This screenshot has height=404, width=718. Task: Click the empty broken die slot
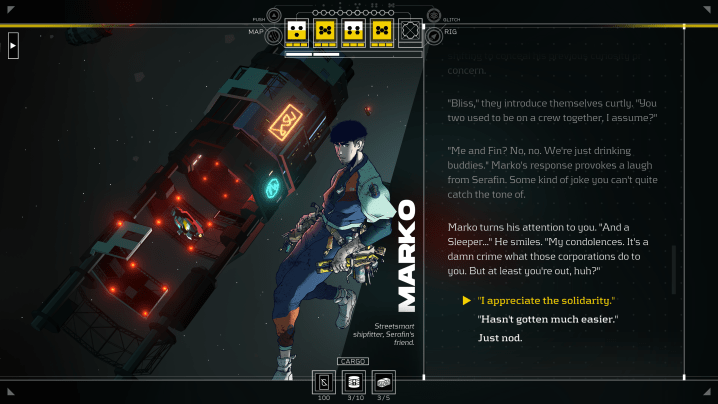410,31
